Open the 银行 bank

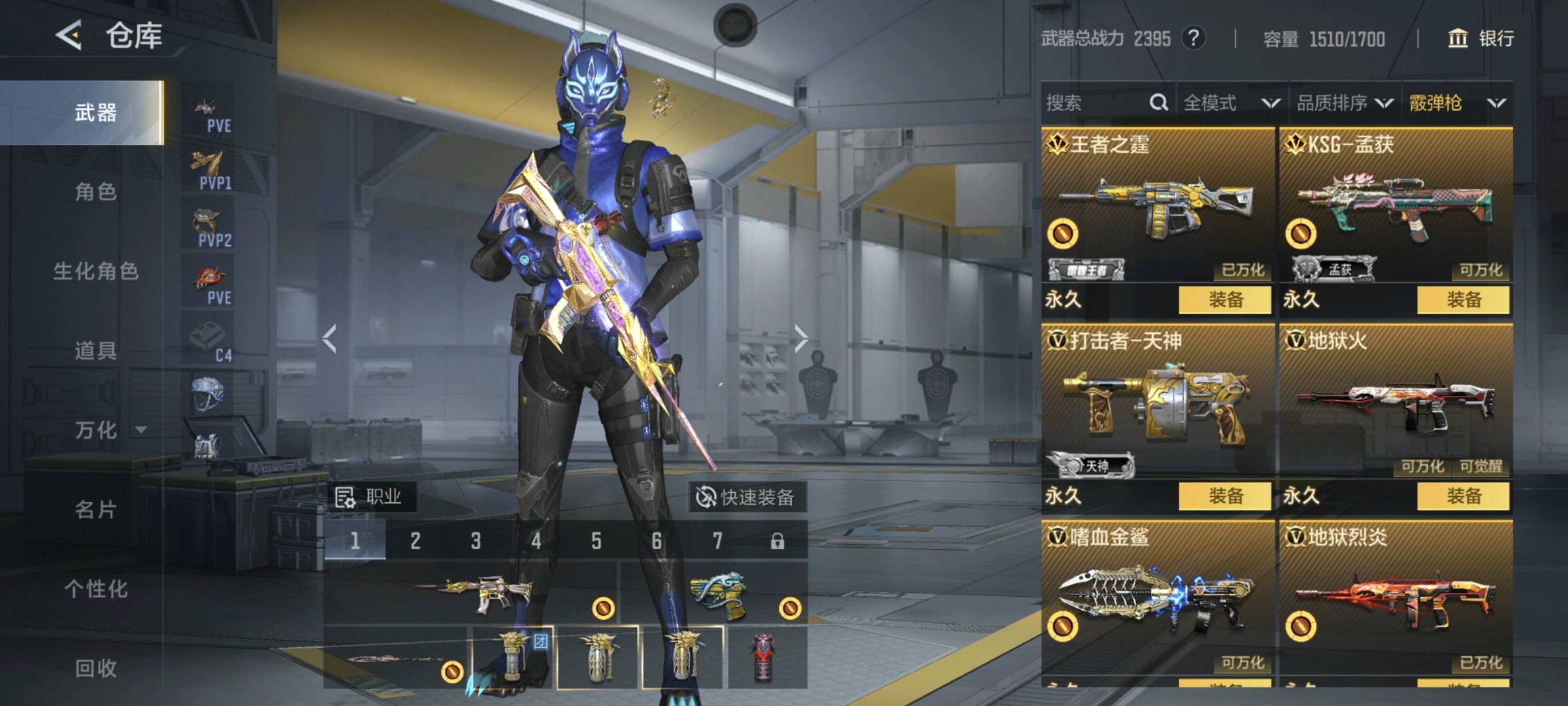coord(1482,39)
